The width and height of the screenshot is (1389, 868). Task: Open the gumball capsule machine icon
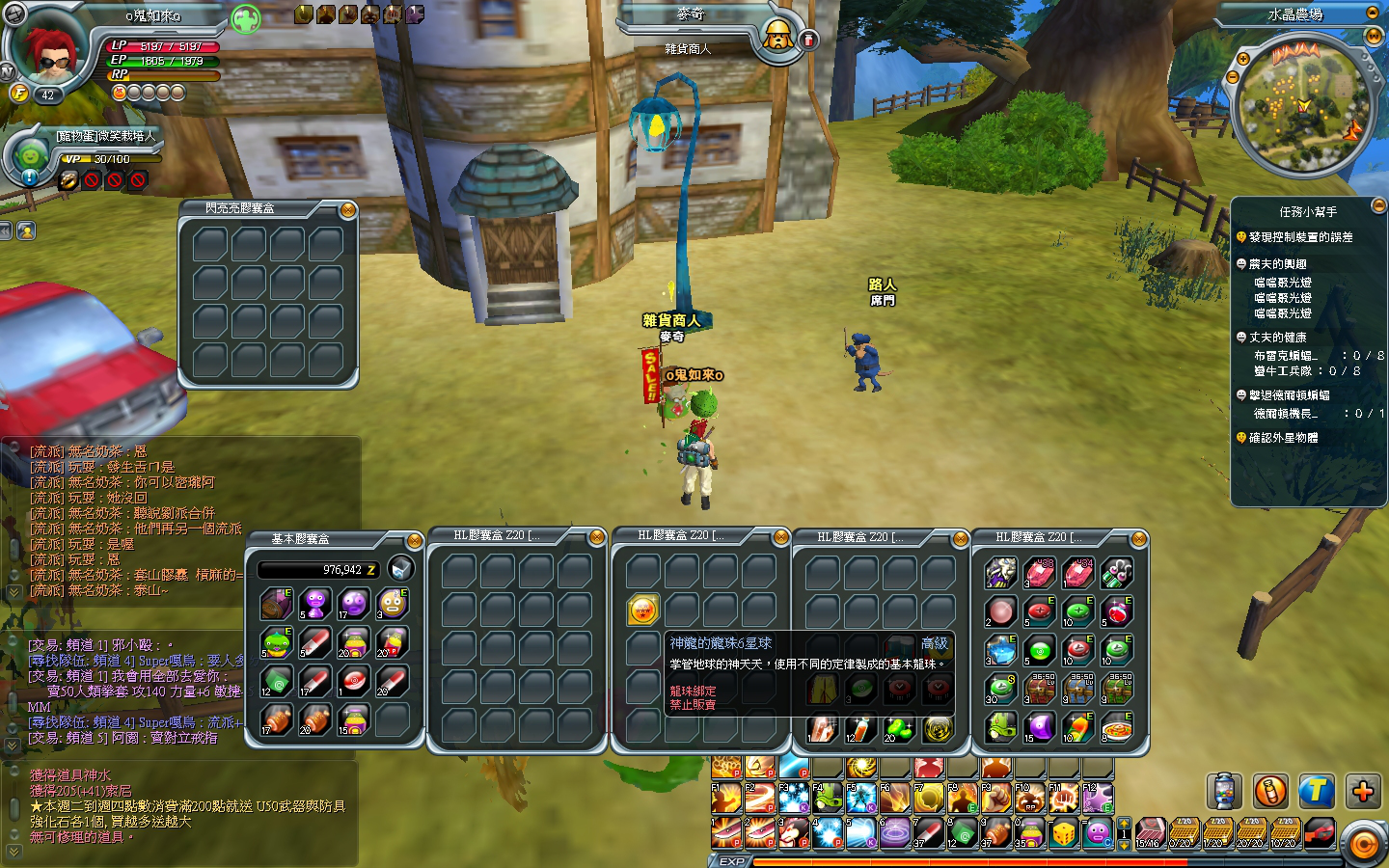coord(1225,792)
